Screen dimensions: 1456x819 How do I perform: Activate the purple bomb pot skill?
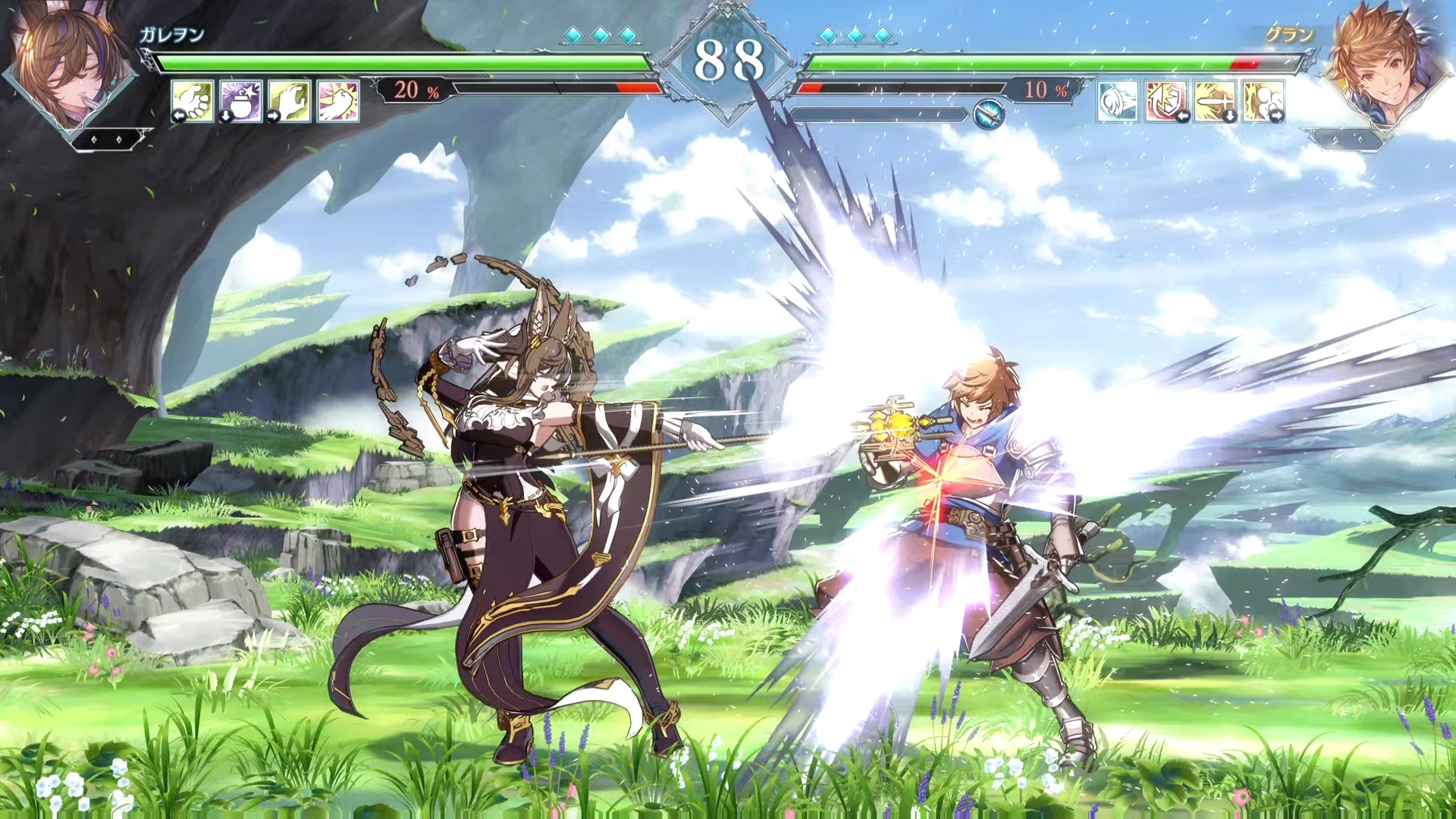coord(241,101)
